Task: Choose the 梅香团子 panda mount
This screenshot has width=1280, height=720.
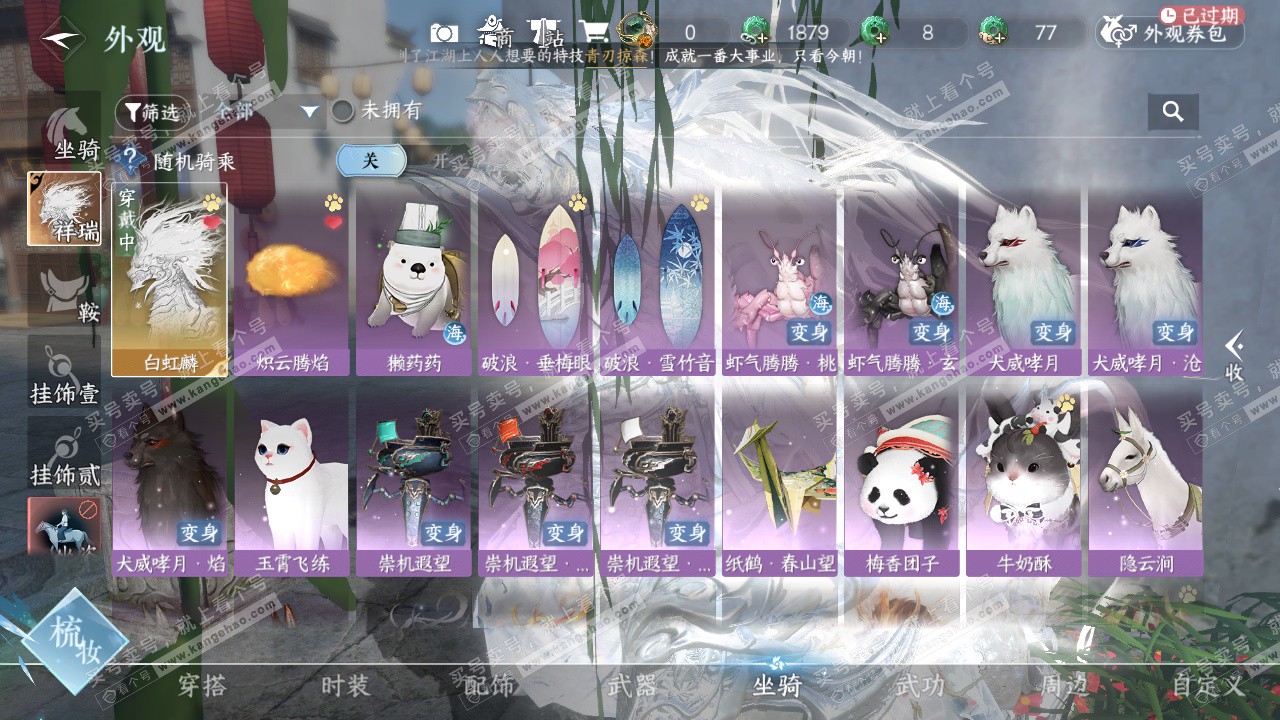Action: click(902, 481)
